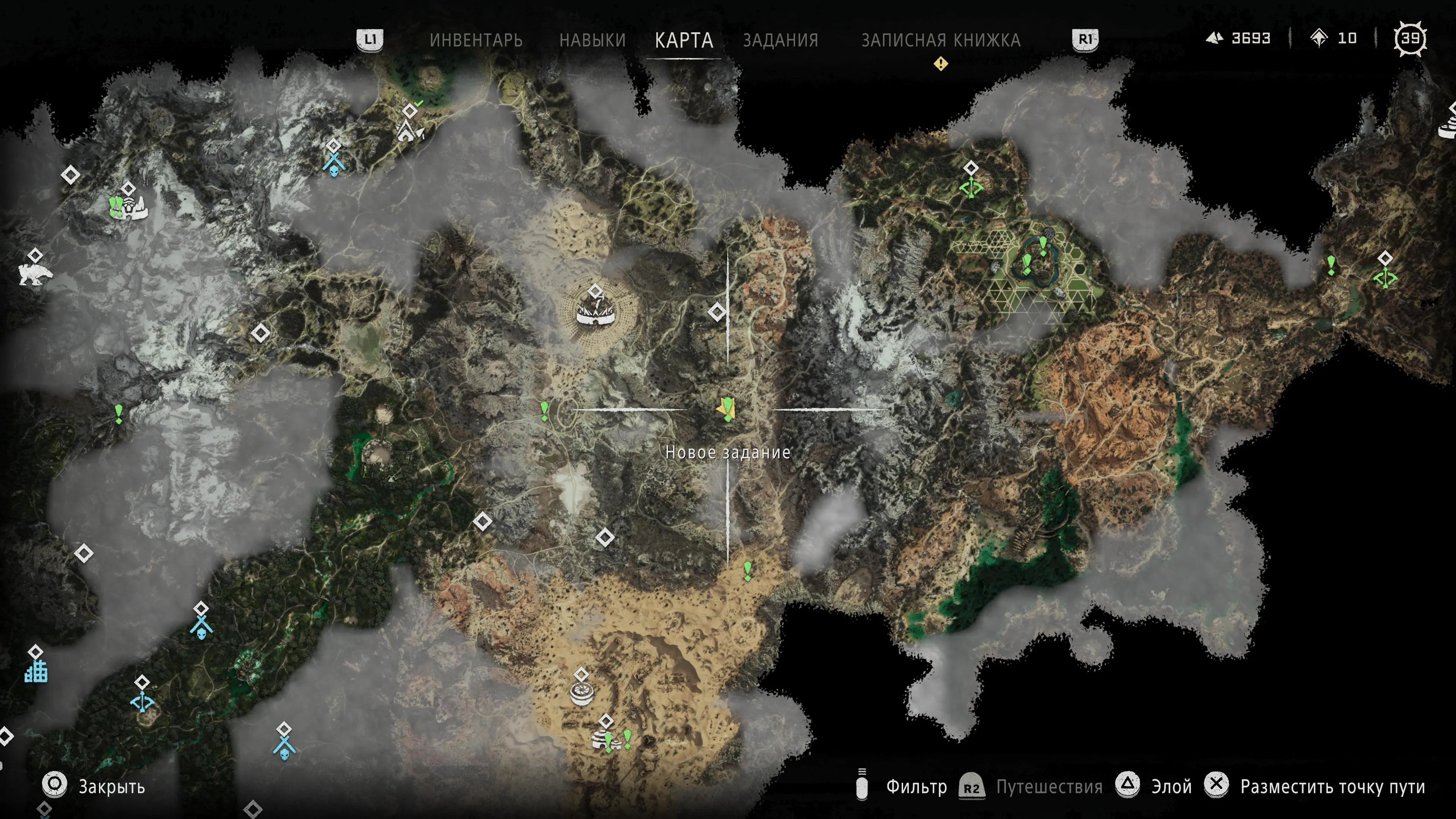Image resolution: width=1456 pixels, height=819 pixels.
Task: Open the НАВЫКИ tab
Action: 592,40
